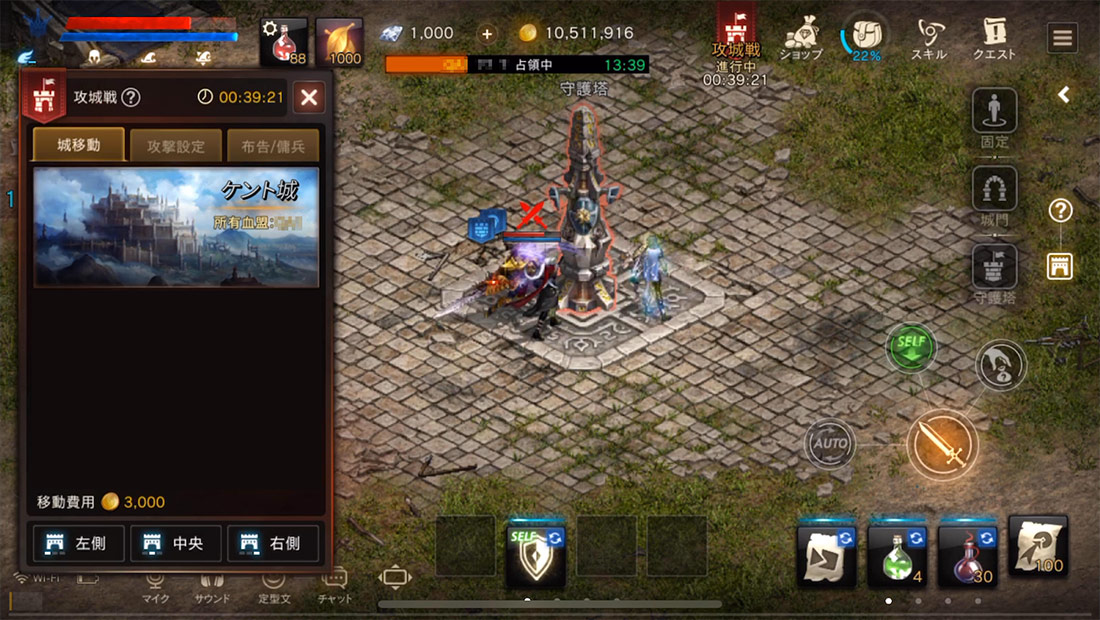Screen dimensions: 1100x620
Task: Move to the 左側 castle gate
Action: (x=79, y=544)
